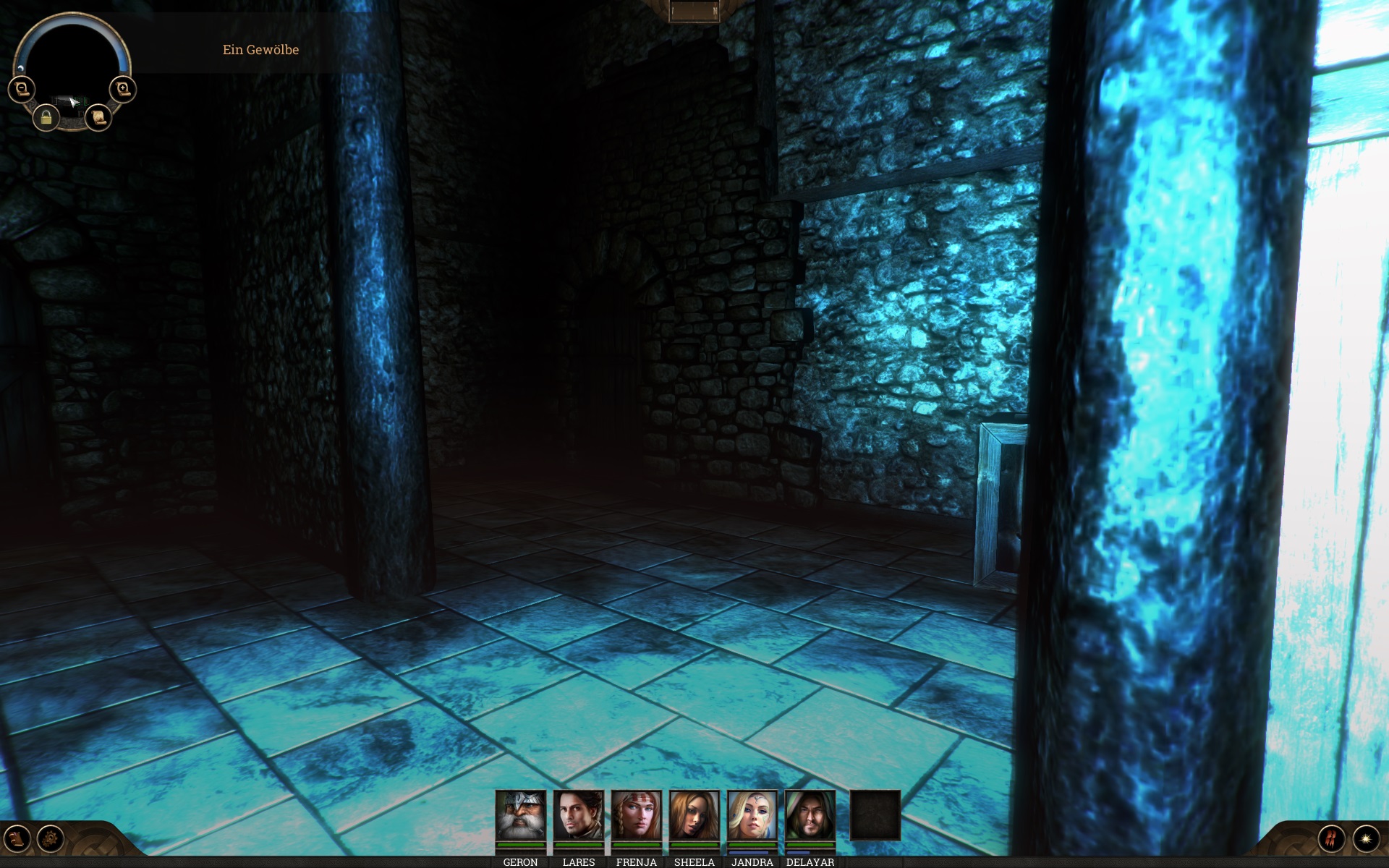Open the map via the parchment scroll button

click(98, 117)
